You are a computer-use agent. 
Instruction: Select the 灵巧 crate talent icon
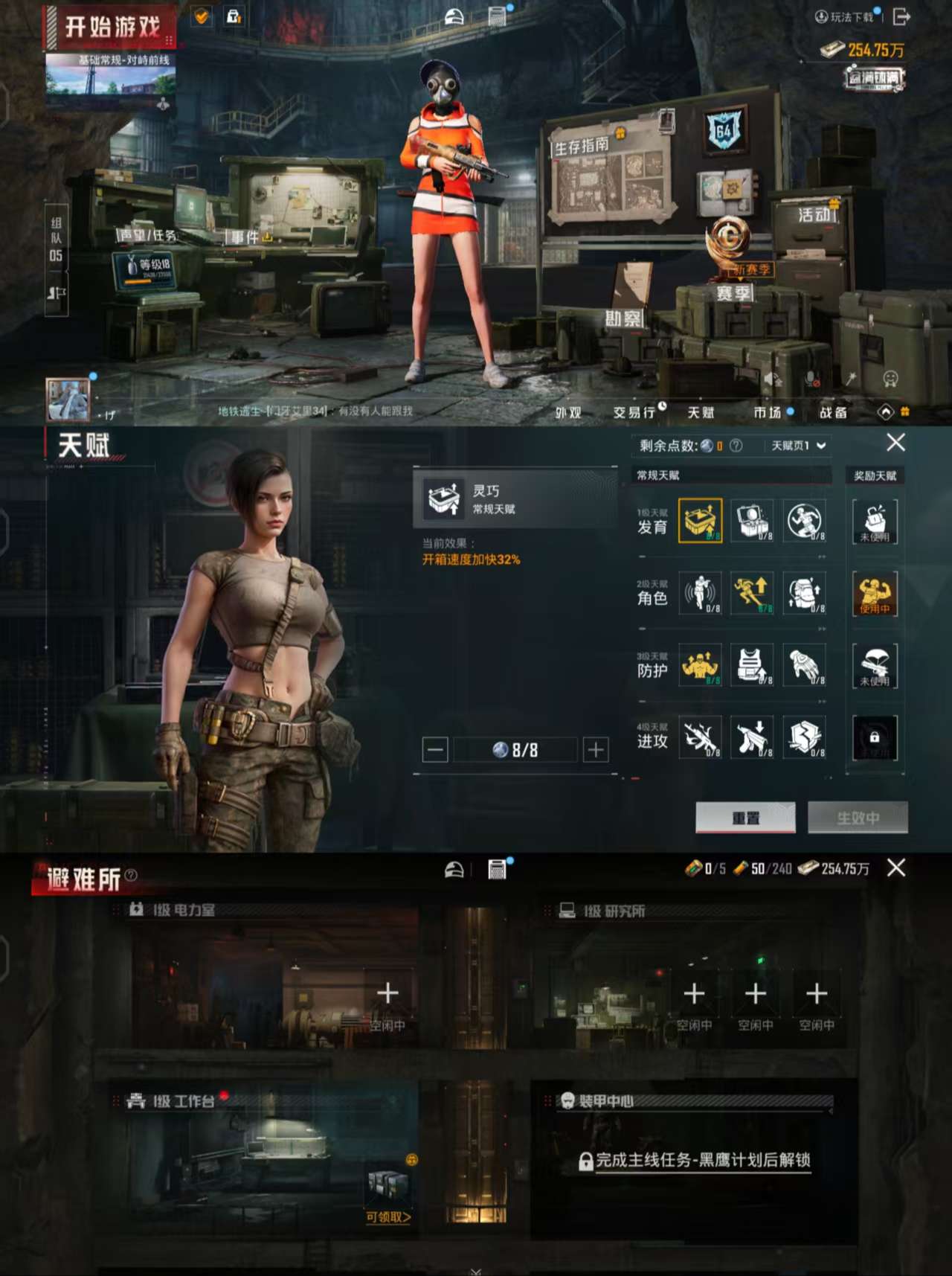pos(699,521)
